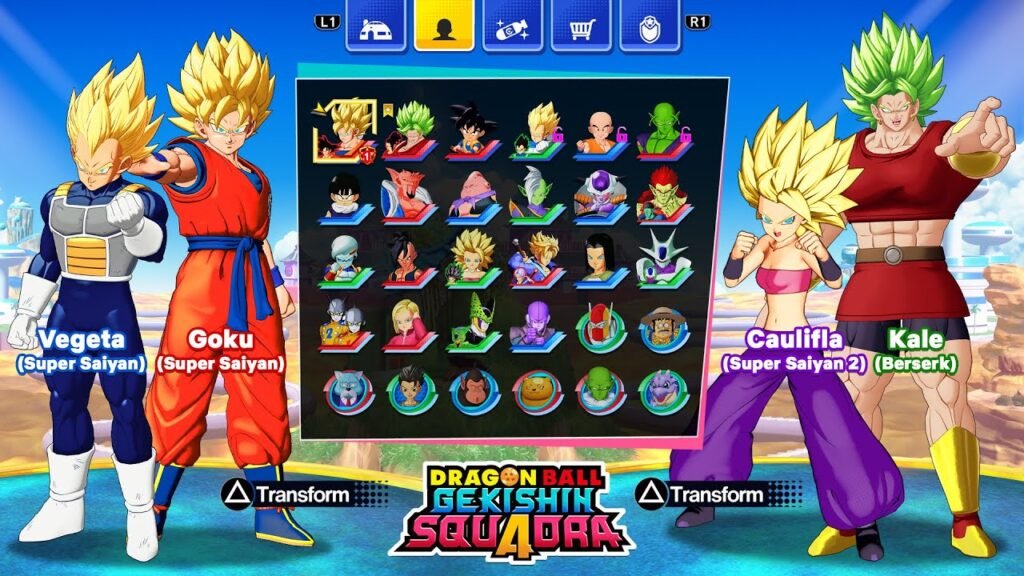Image resolution: width=1024 pixels, height=576 pixels.
Task: Select the Bubbles monkey round icon
Action: 474,390
